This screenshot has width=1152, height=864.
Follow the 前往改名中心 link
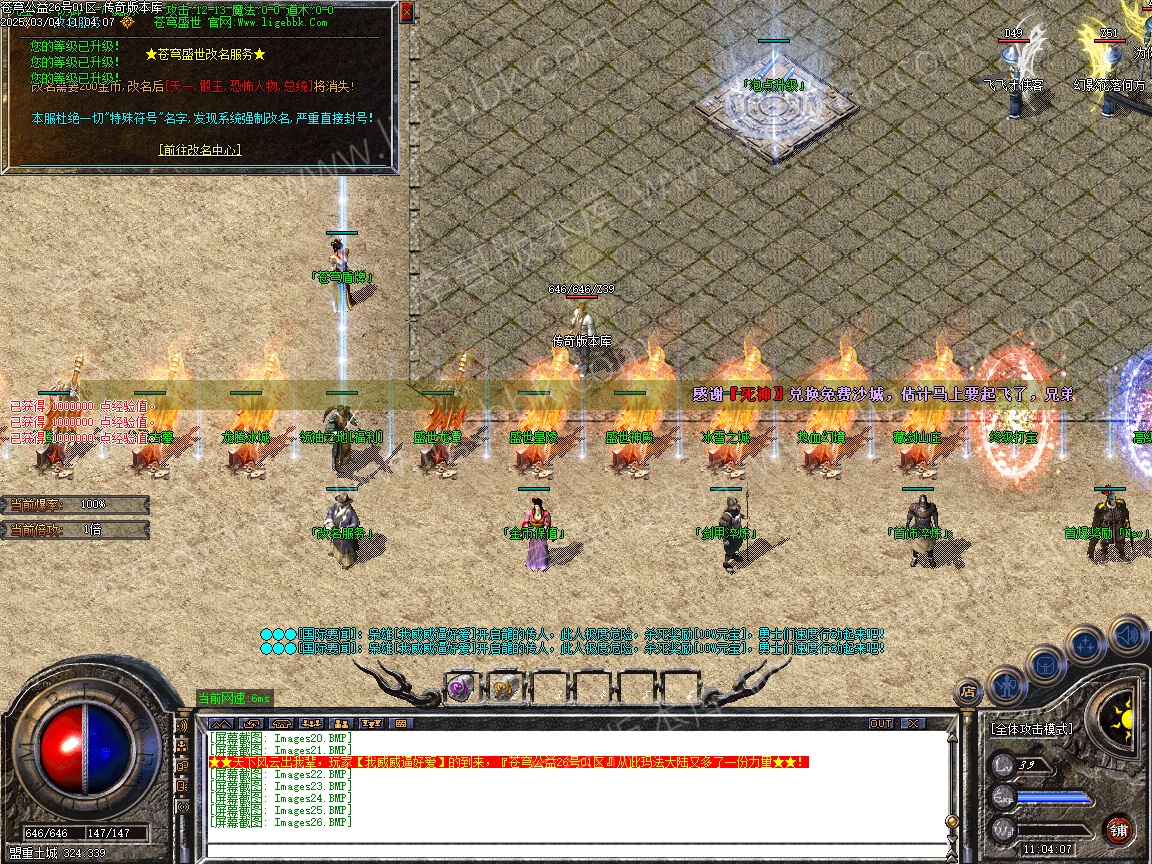pos(200,150)
